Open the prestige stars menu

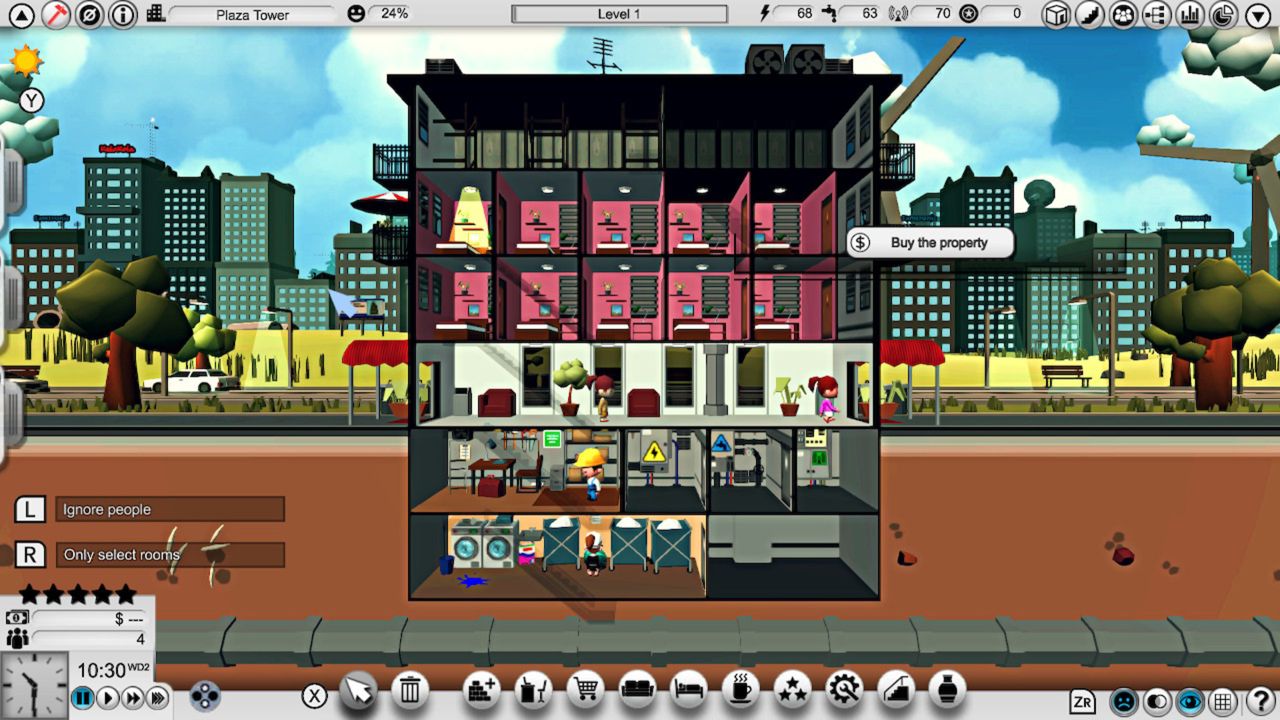pyautogui.click(x=792, y=692)
